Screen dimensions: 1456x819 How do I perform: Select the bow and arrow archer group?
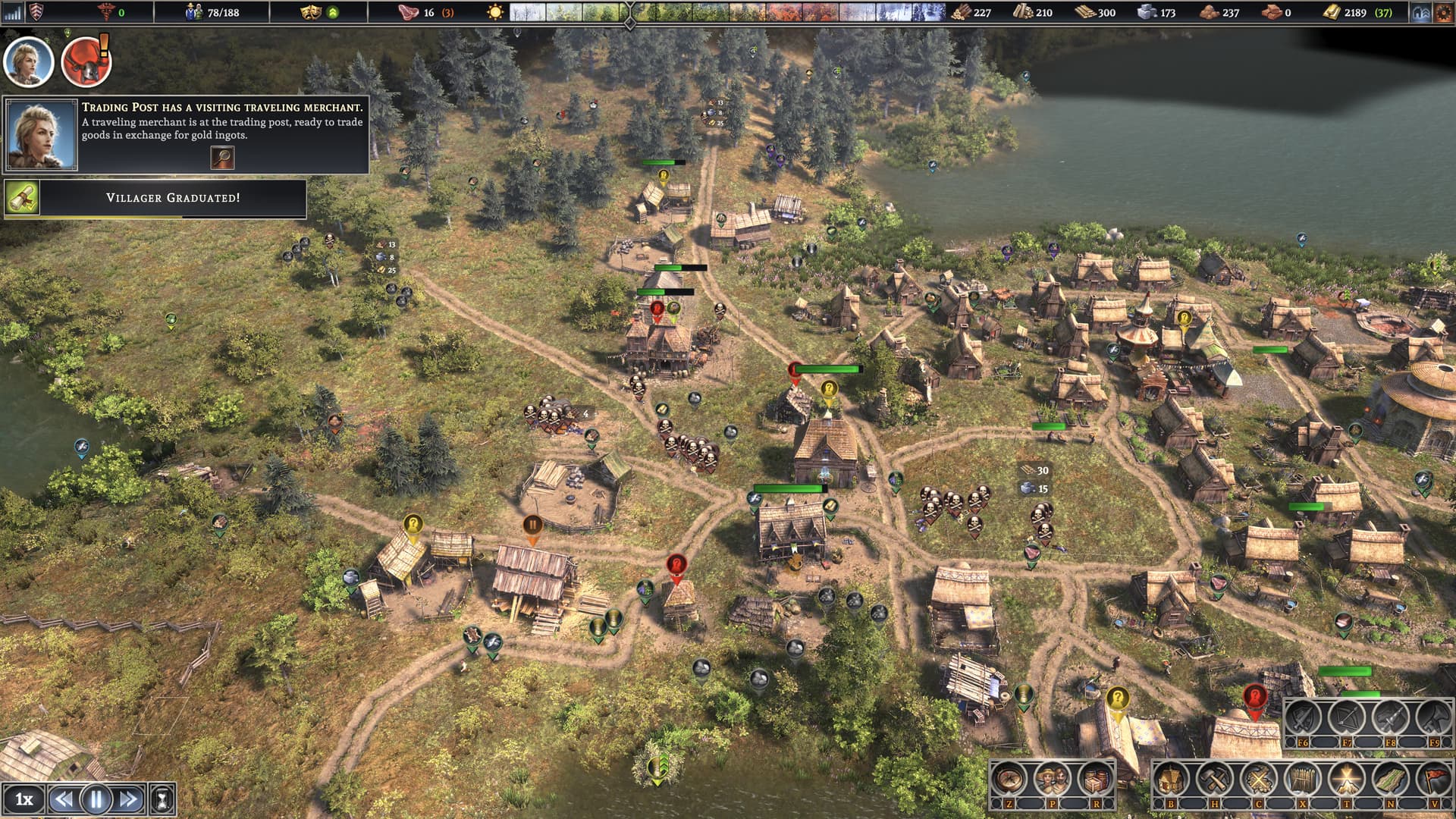click(x=1346, y=717)
